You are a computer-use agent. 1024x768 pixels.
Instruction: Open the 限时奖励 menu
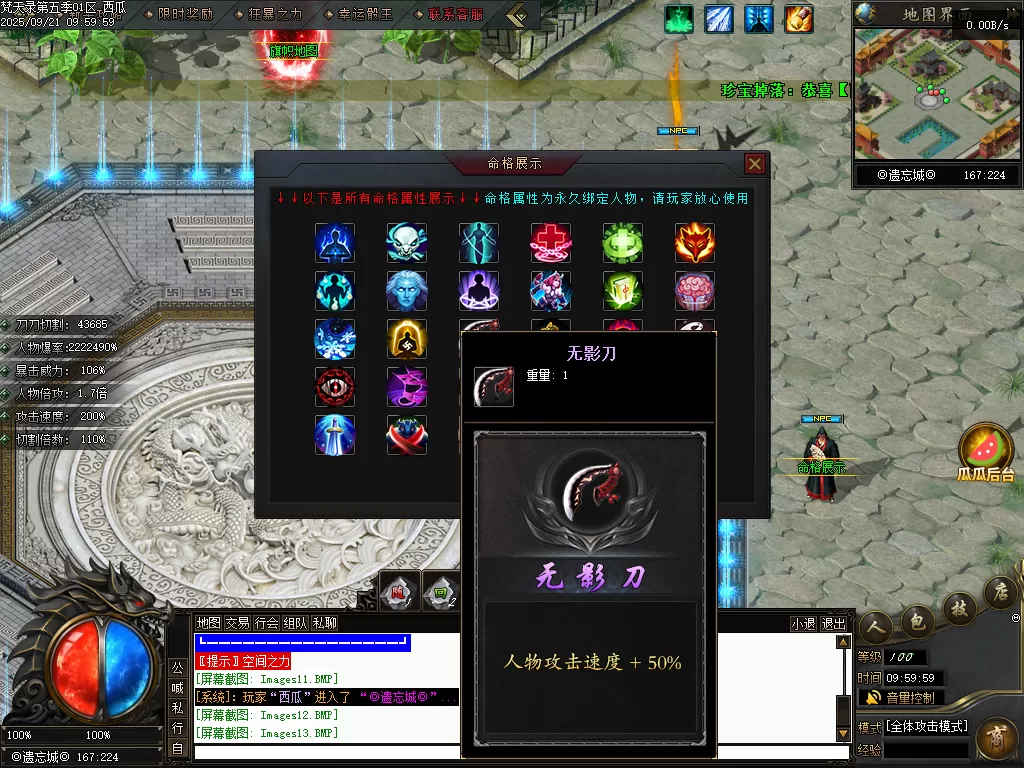coord(184,14)
